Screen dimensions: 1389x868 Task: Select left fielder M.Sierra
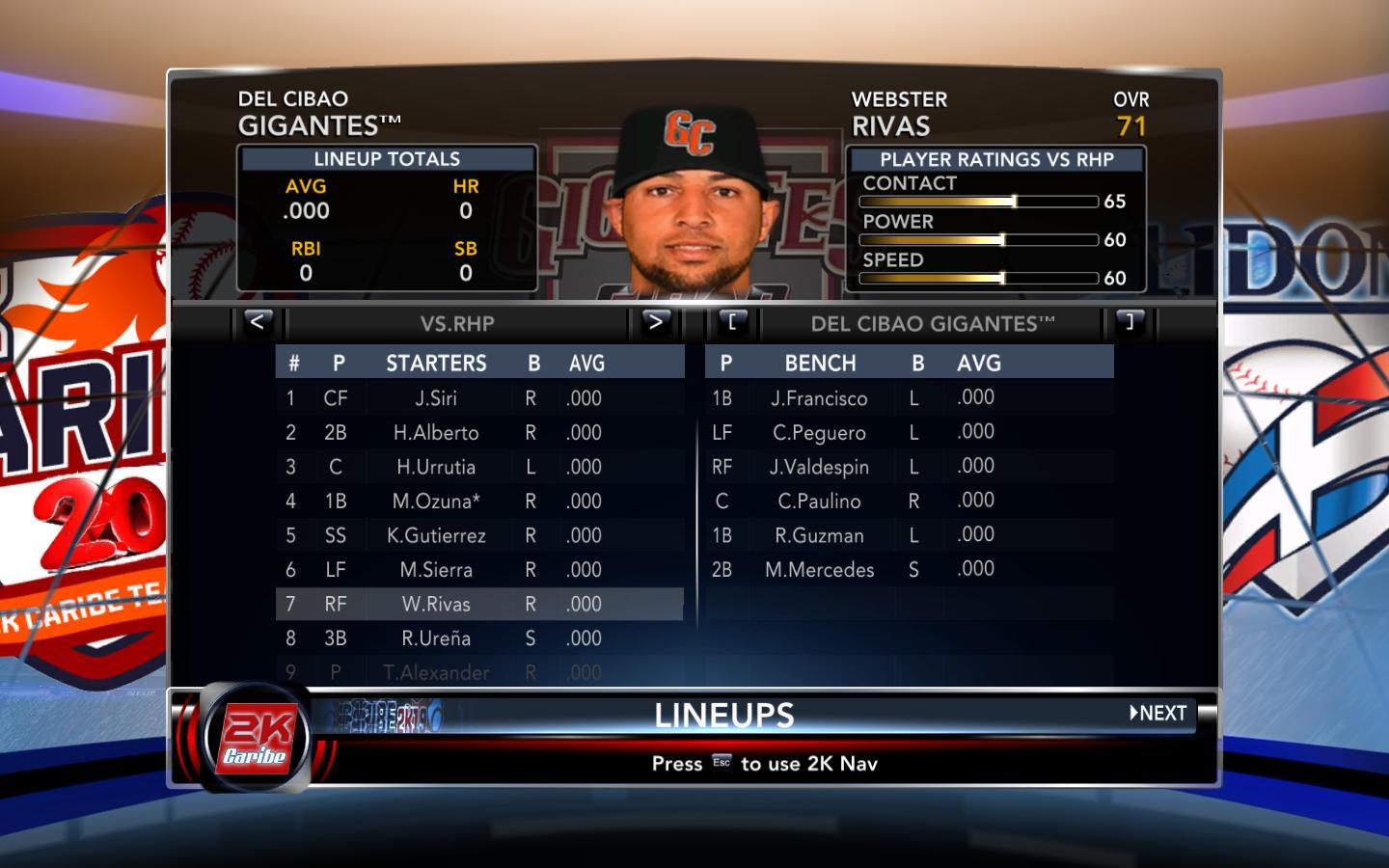click(x=436, y=570)
